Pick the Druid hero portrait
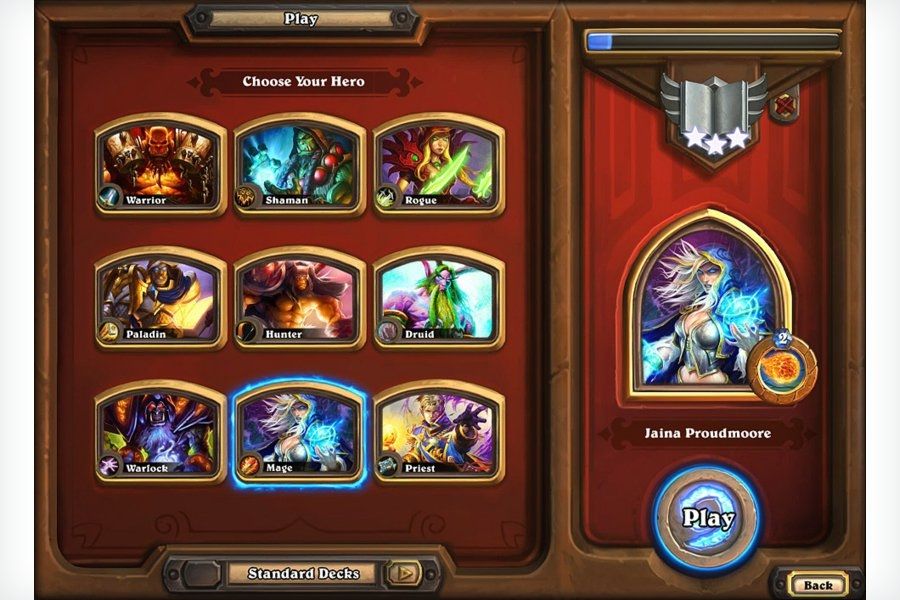This screenshot has width=900, height=600. click(438, 298)
